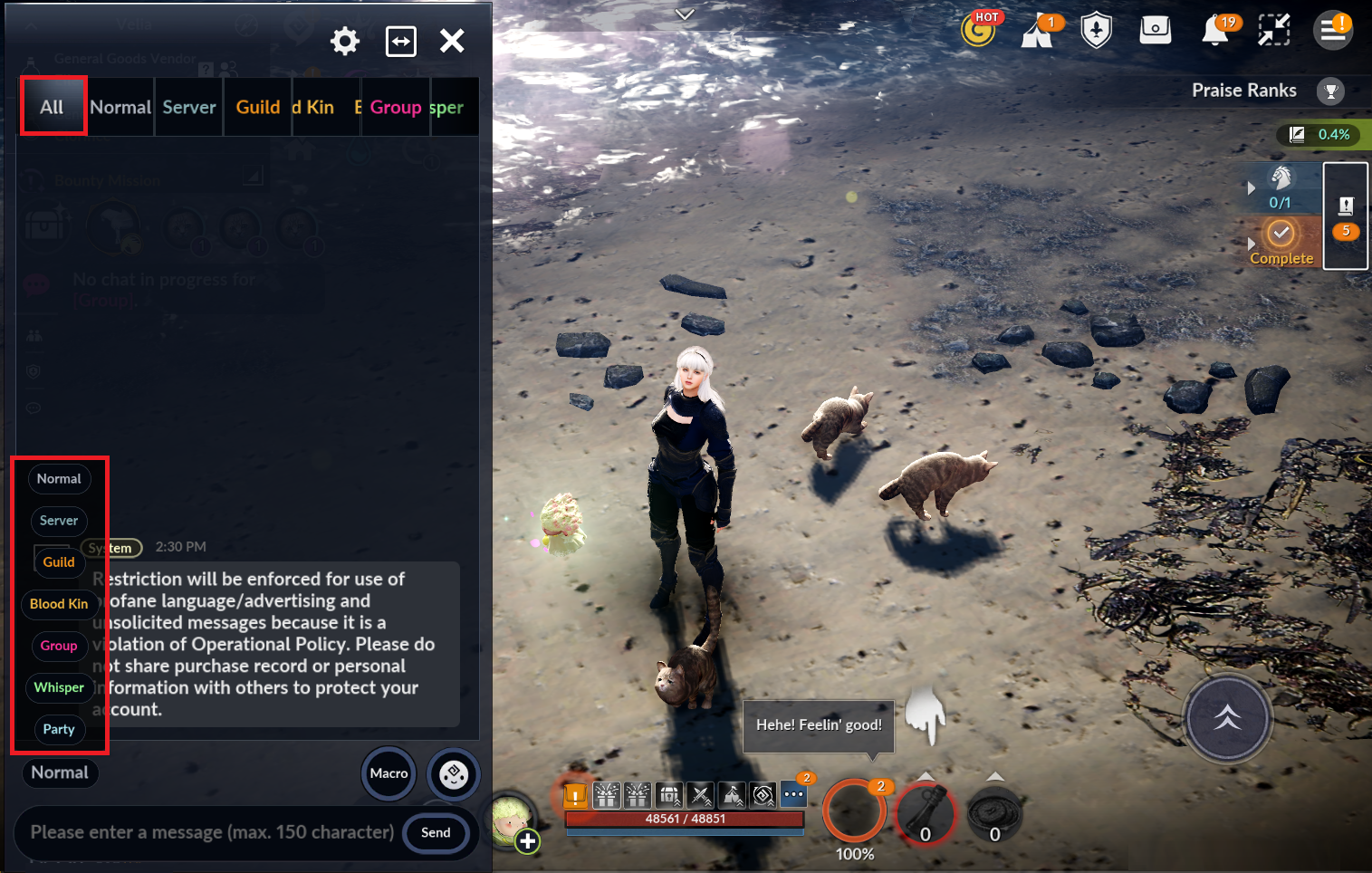The height and width of the screenshot is (873, 1372).
Task: Open Praise Ranks trophy button
Action: pos(1330,91)
